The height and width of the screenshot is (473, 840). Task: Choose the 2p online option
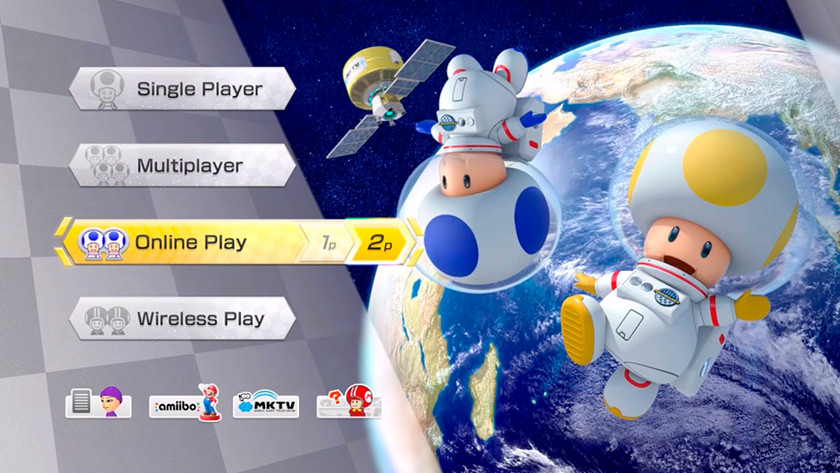coord(379,243)
